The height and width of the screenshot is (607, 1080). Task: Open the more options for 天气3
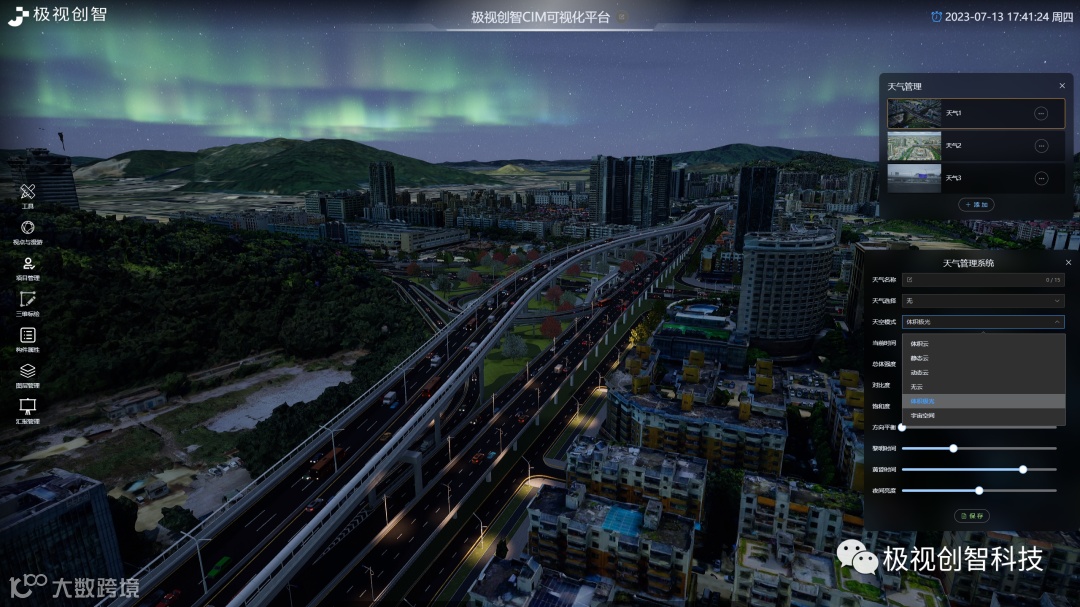point(1041,178)
